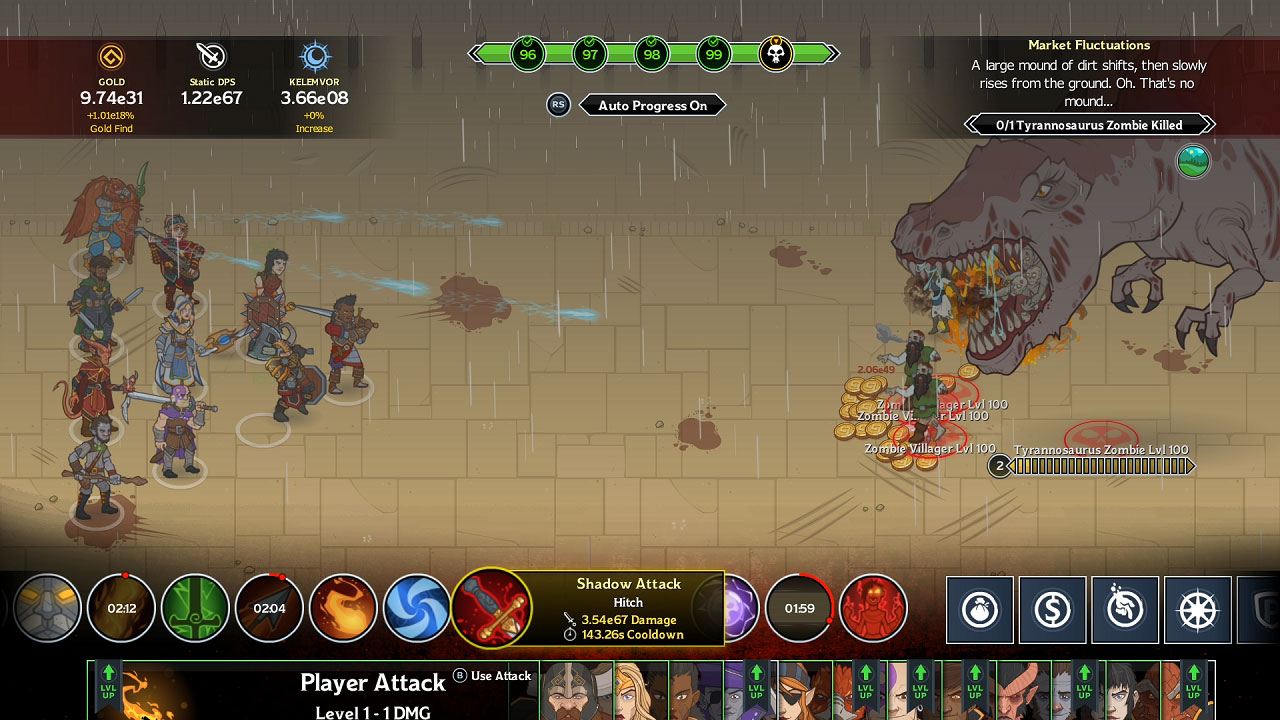Image resolution: width=1280 pixels, height=720 pixels.
Task: Toggle Auto Progress off
Action: (653, 105)
